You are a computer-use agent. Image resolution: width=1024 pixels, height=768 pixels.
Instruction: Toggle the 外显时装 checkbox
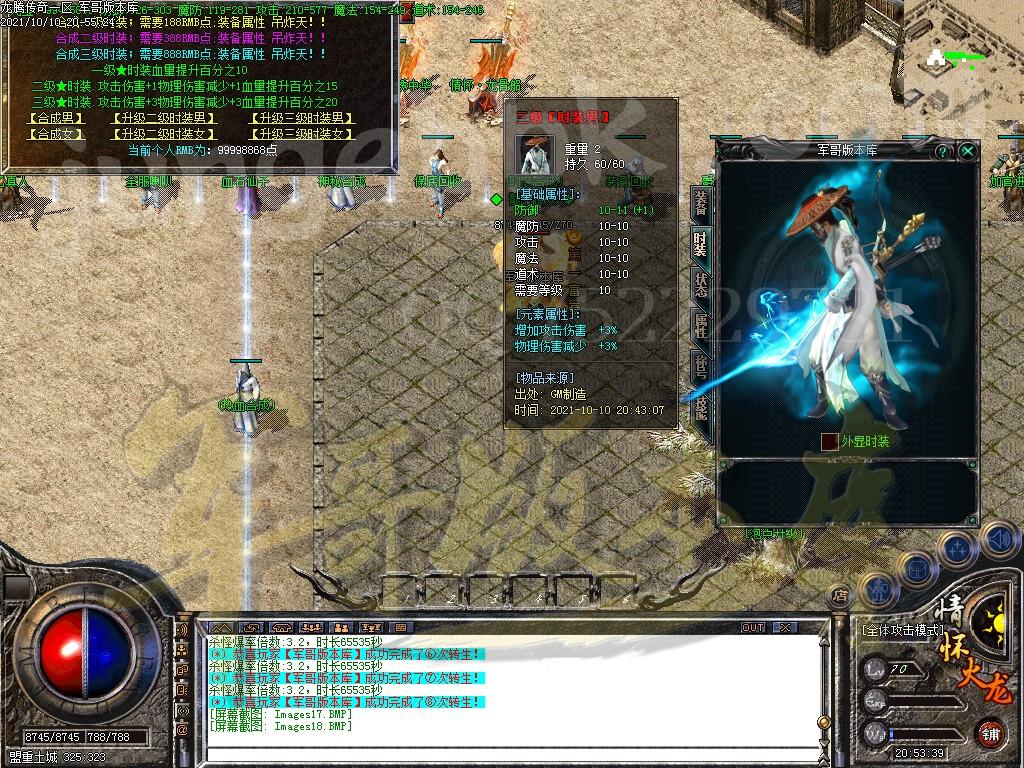pyautogui.click(x=829, y=441)
